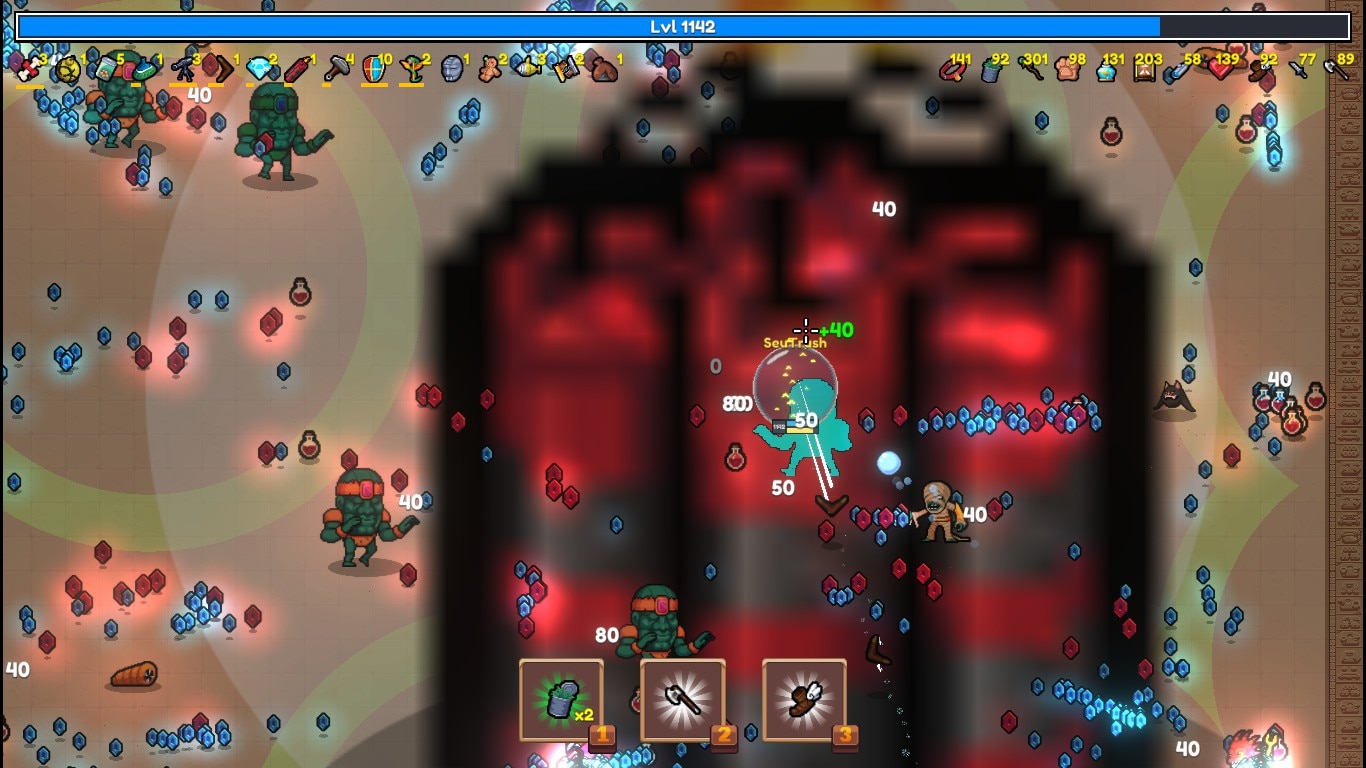This screenshot has width=1366, height=768.
Task: Select the red and blue shield icon
Action: pos(373,68)
